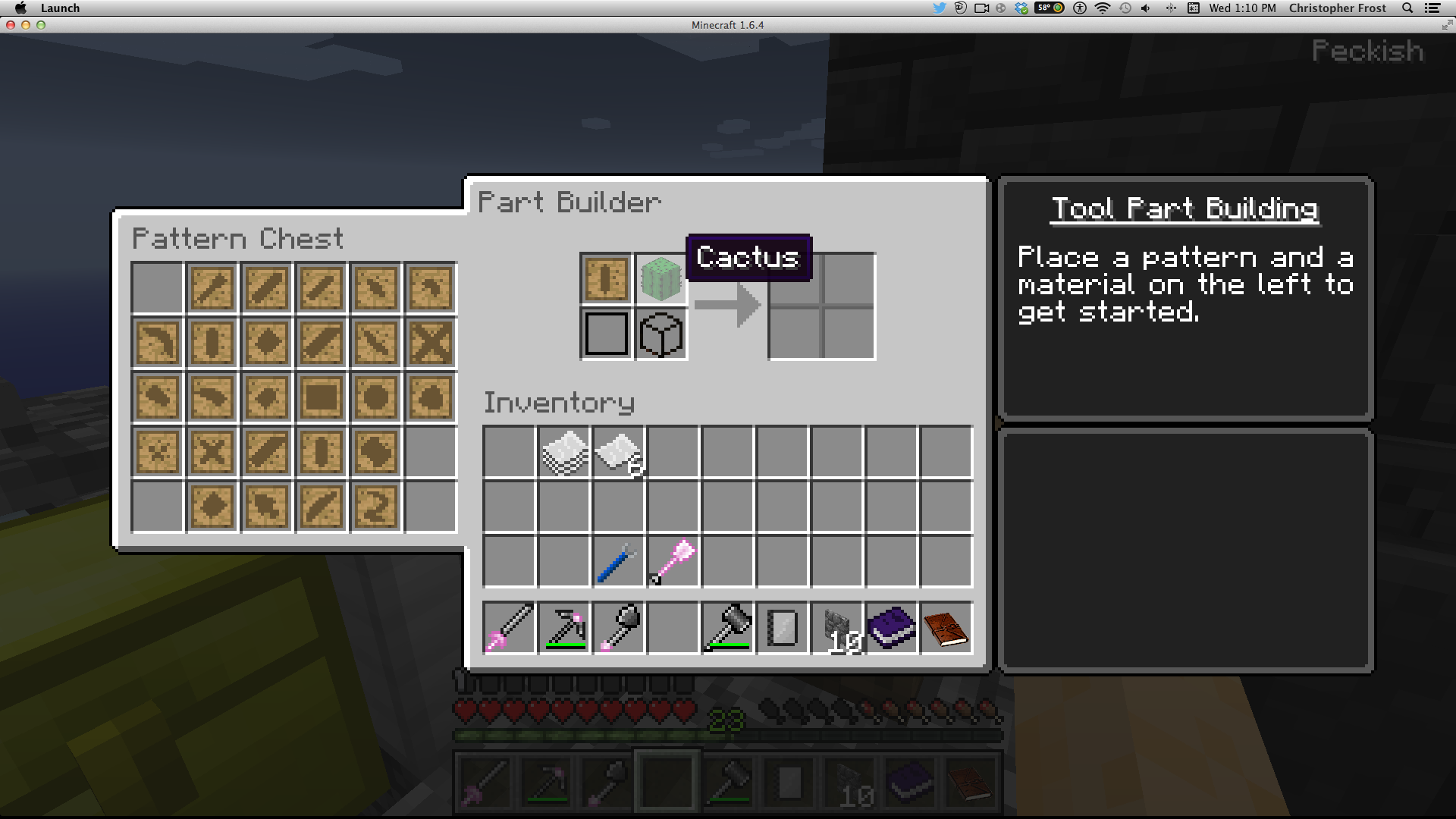Grab the hammer from the hotbar
Image resolution: width=1456 pixels, height=819 pixels.
(727, 628)
